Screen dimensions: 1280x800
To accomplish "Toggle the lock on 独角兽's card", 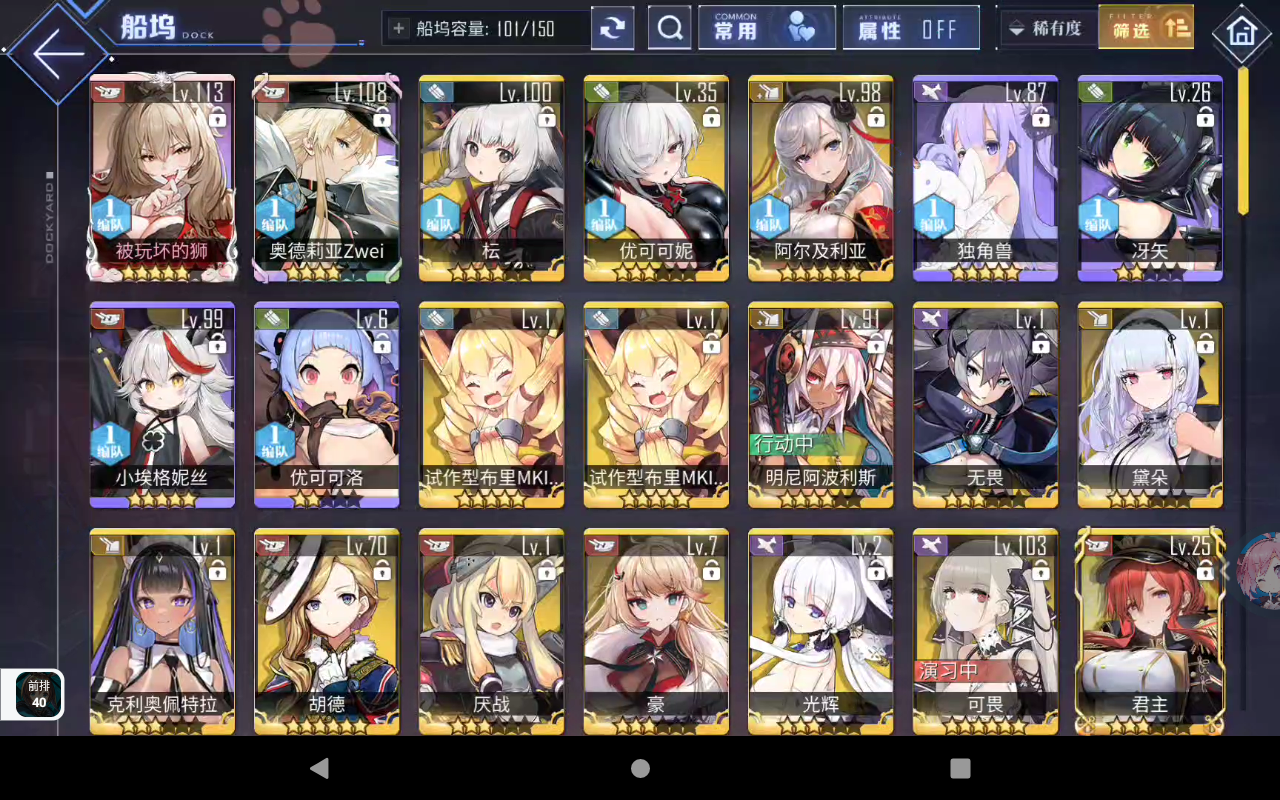I will (x=1042, y=117).
